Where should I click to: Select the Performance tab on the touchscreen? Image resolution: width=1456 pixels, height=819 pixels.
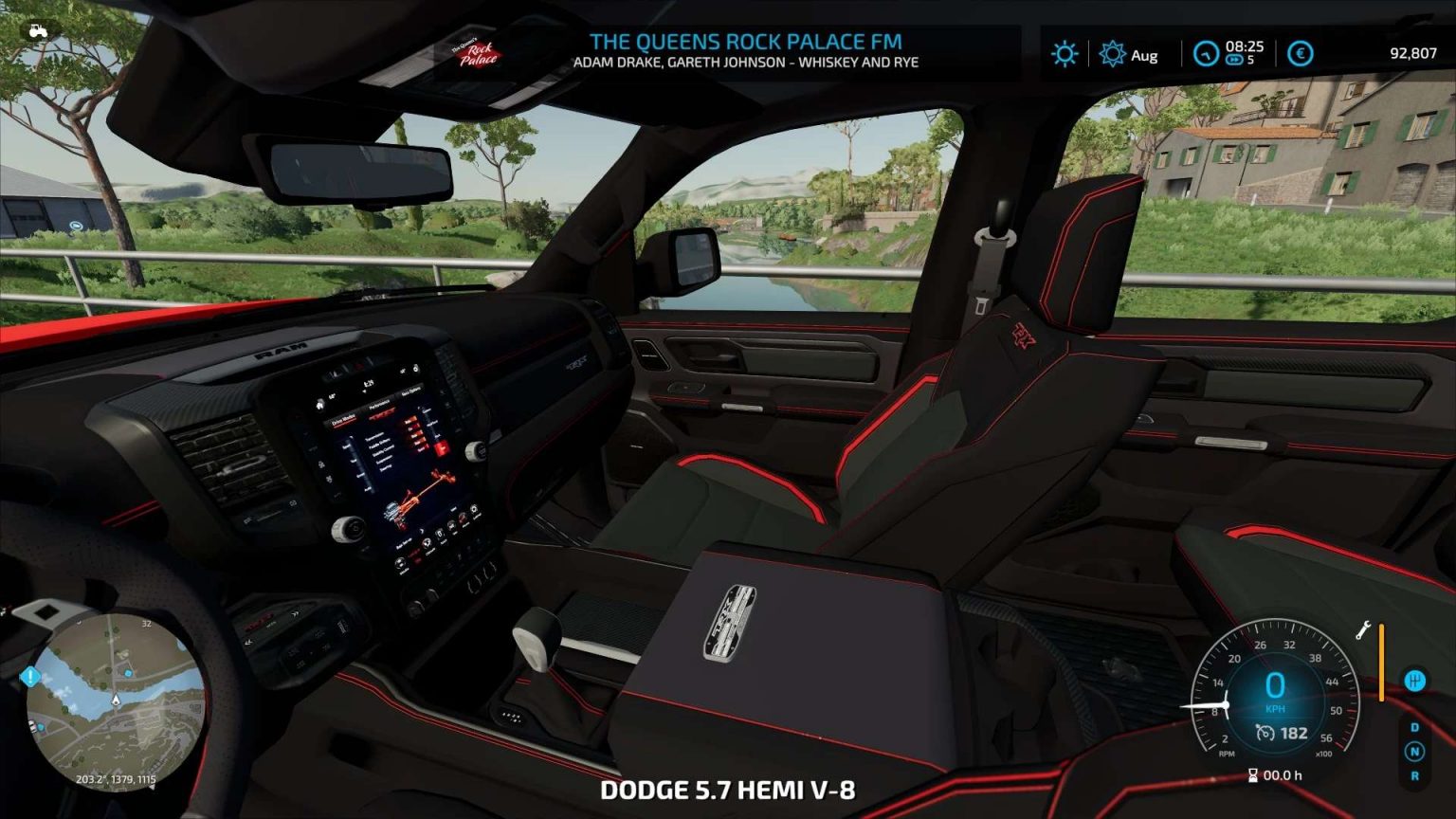tap(379, 402)
